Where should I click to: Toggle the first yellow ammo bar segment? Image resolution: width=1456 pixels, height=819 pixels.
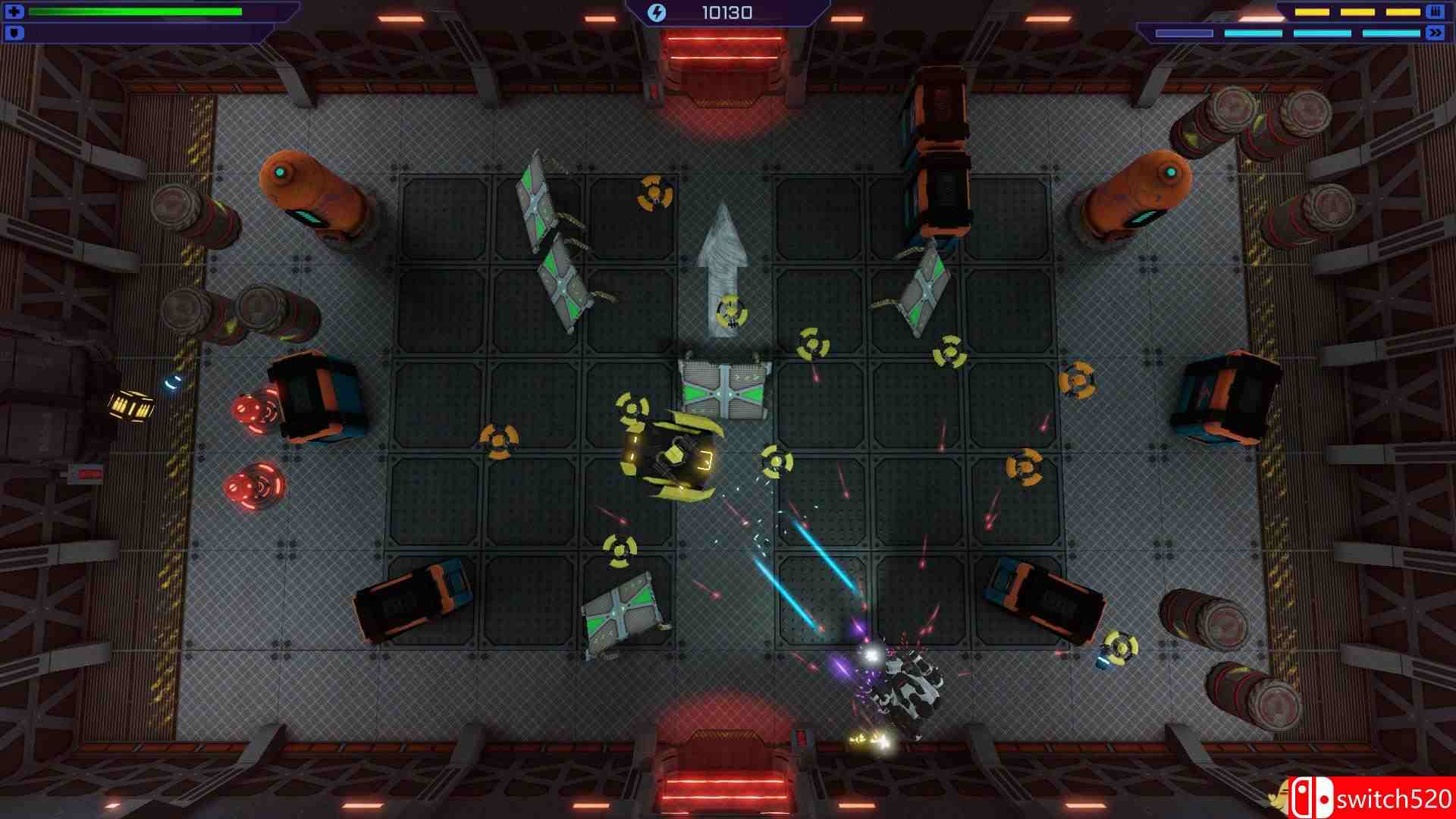pos(1312,12)
